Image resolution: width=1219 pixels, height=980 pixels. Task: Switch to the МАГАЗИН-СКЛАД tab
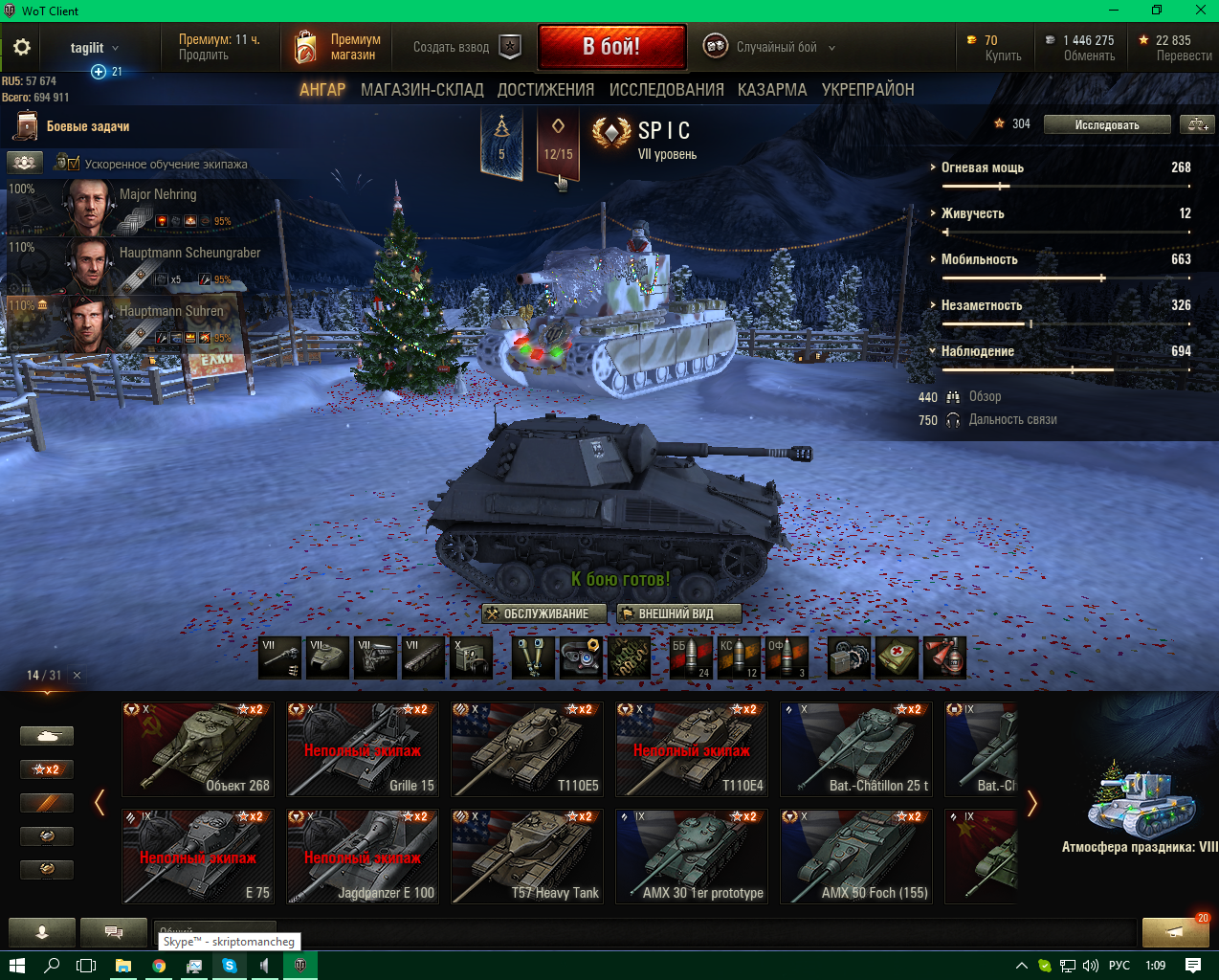click(422, 90)
